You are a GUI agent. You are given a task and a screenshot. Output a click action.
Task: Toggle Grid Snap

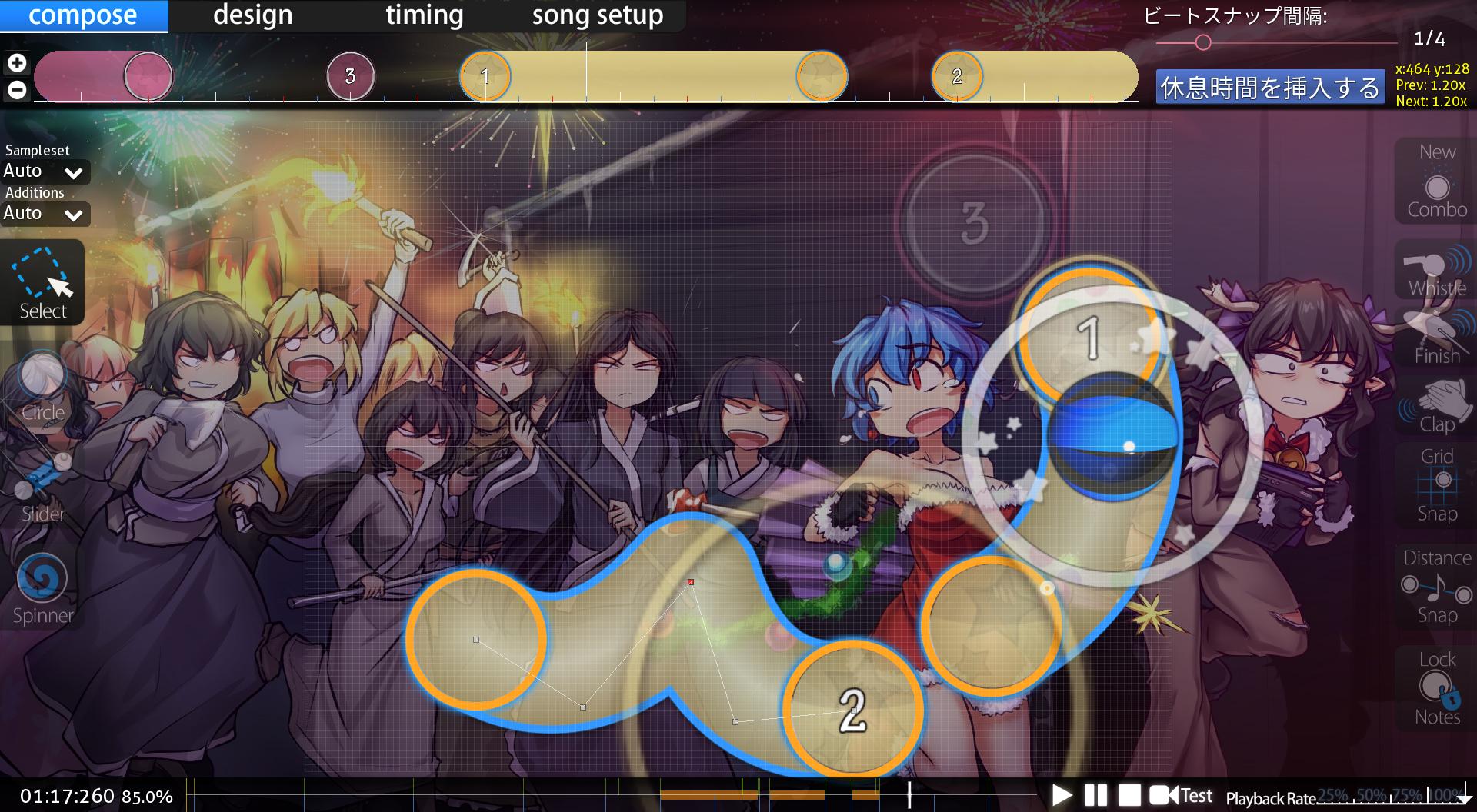click(x=1436, y=484)
